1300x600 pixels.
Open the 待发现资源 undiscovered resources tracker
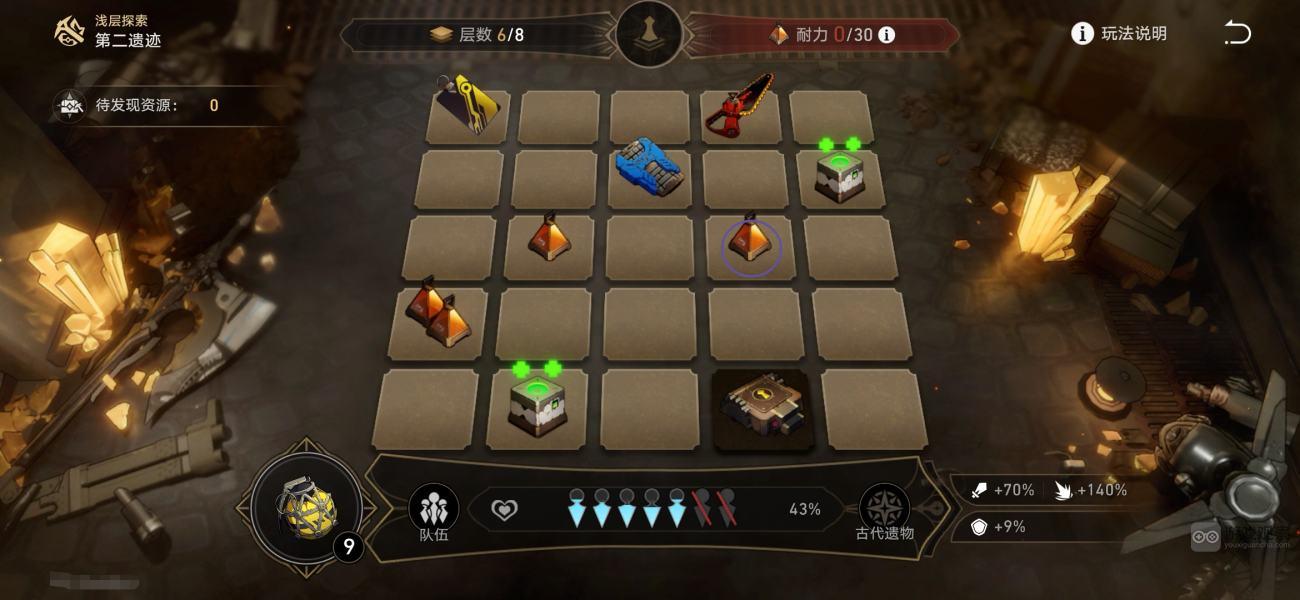tap(140, 105)
